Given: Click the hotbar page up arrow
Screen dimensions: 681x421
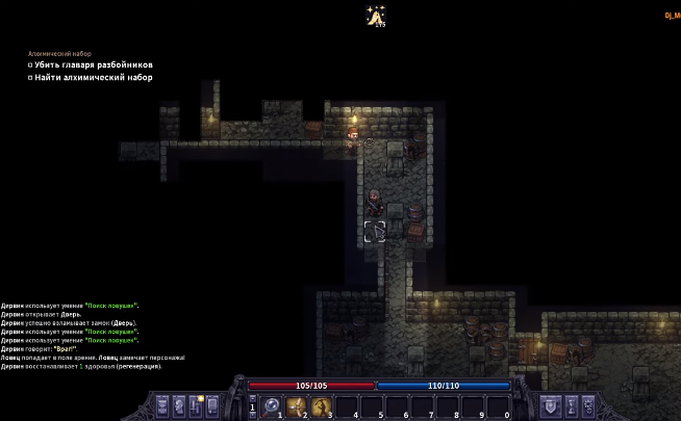Looking at the screenshot, I should [x=252, y=399].
